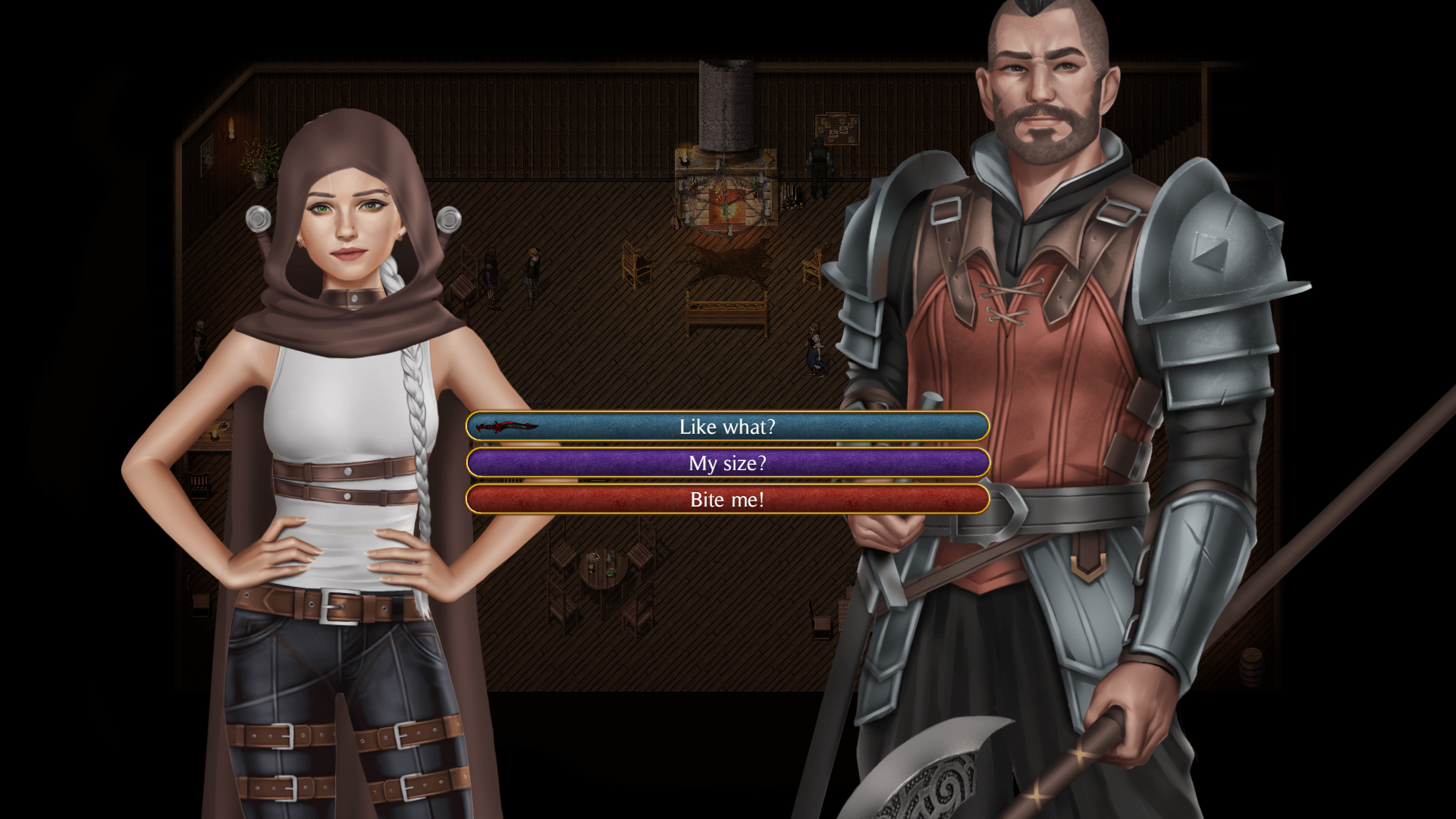Pick the red "Bite me!" option
Screen dimensions: 1456x819
click(x=727, y=500)
